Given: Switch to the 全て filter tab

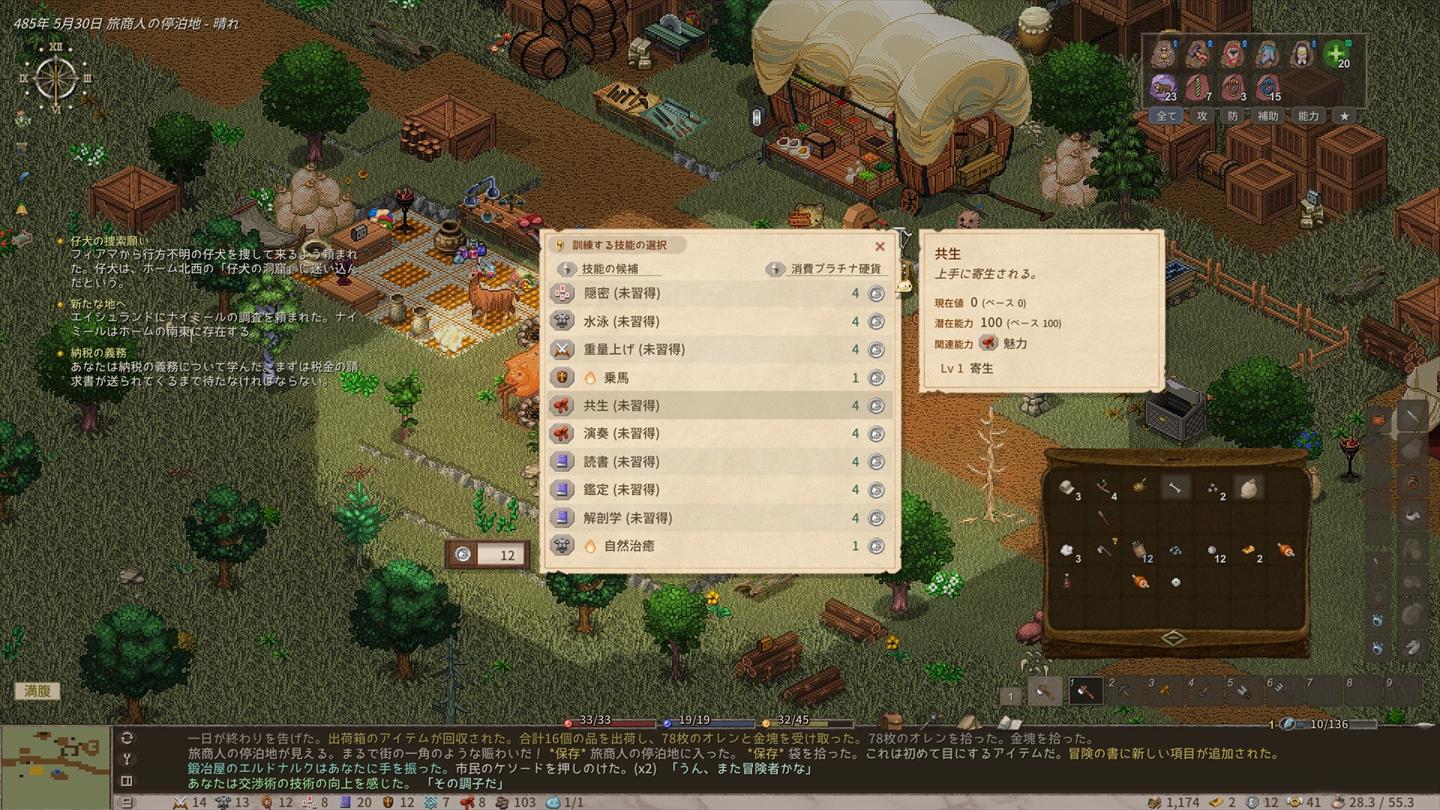Looking at the screenshot, I should [1167, 116].
